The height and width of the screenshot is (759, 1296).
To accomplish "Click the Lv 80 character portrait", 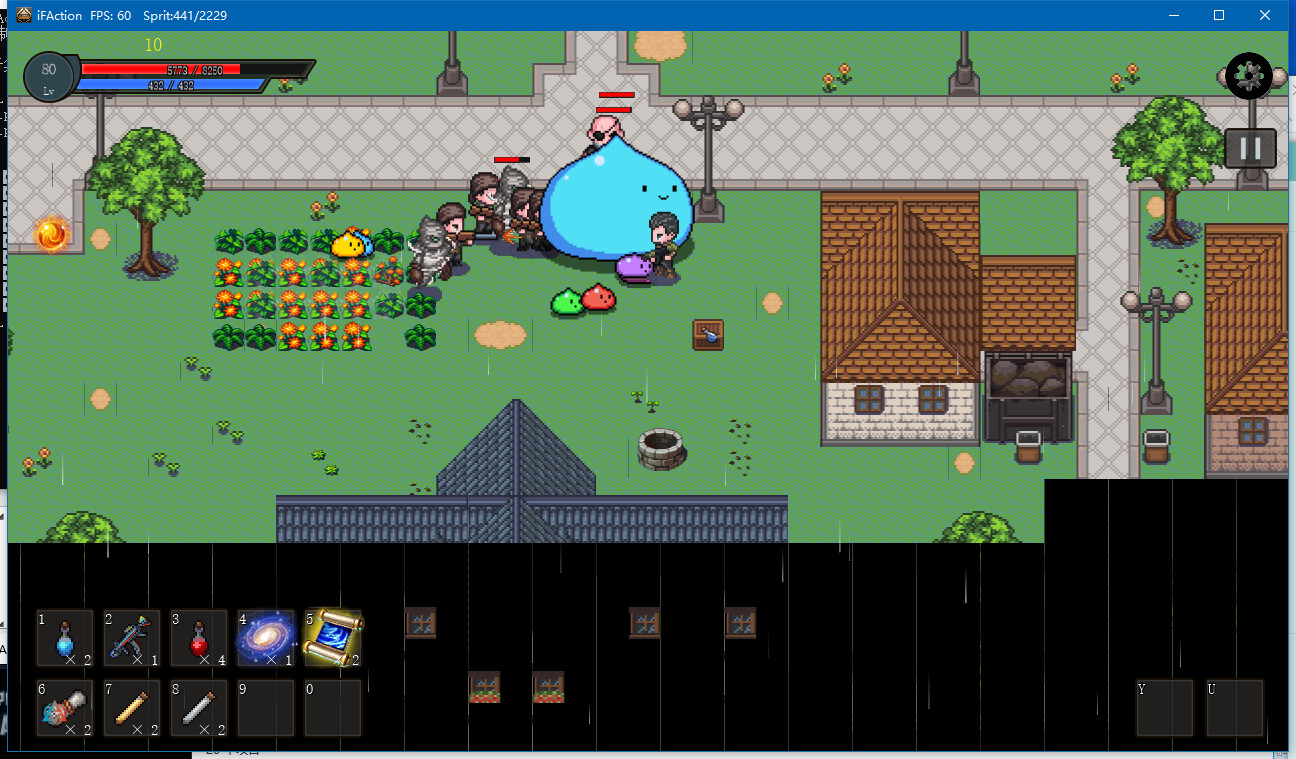I will point(47,77).
